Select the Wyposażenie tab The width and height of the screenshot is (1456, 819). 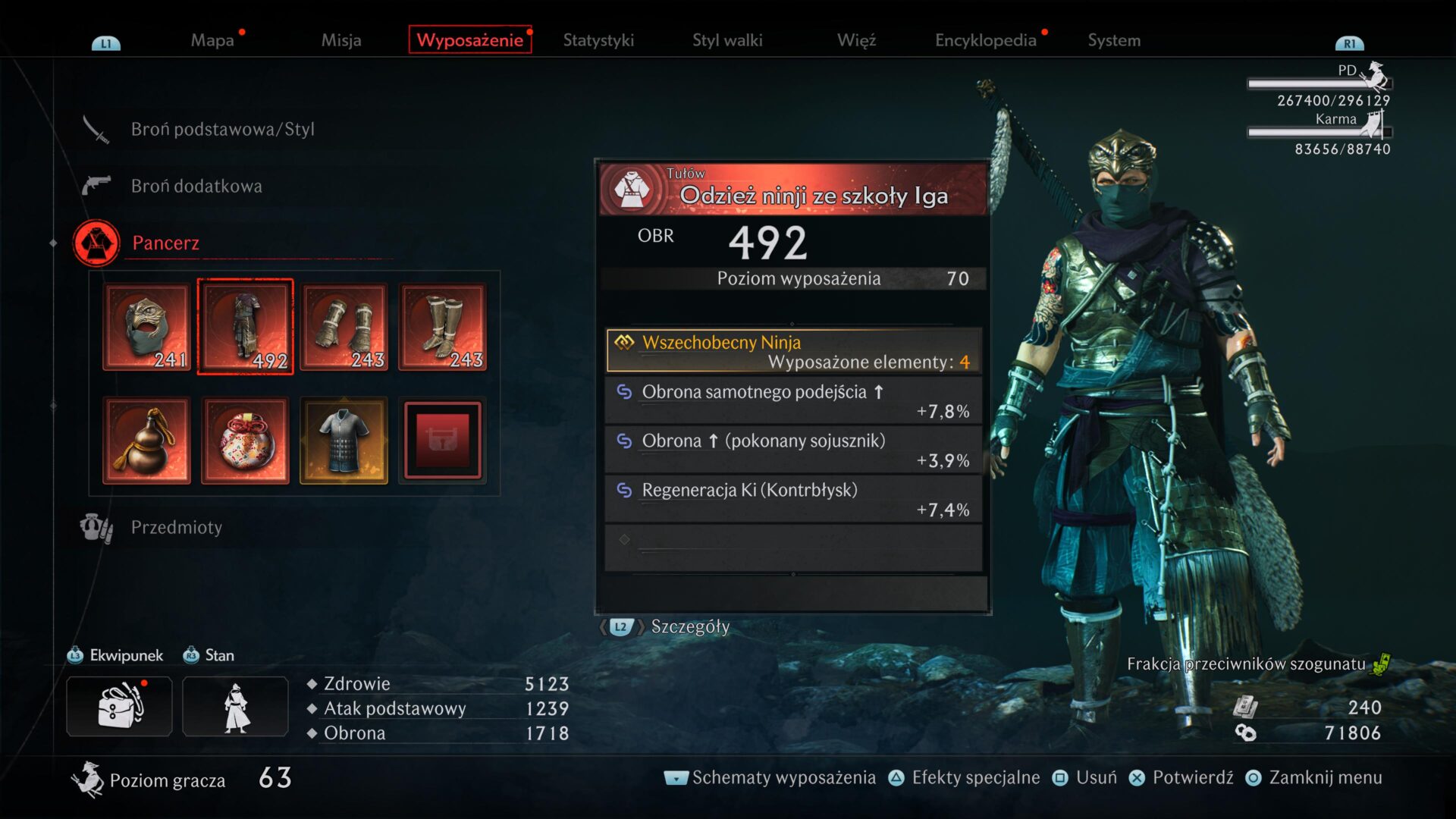(x=469, y=40)
